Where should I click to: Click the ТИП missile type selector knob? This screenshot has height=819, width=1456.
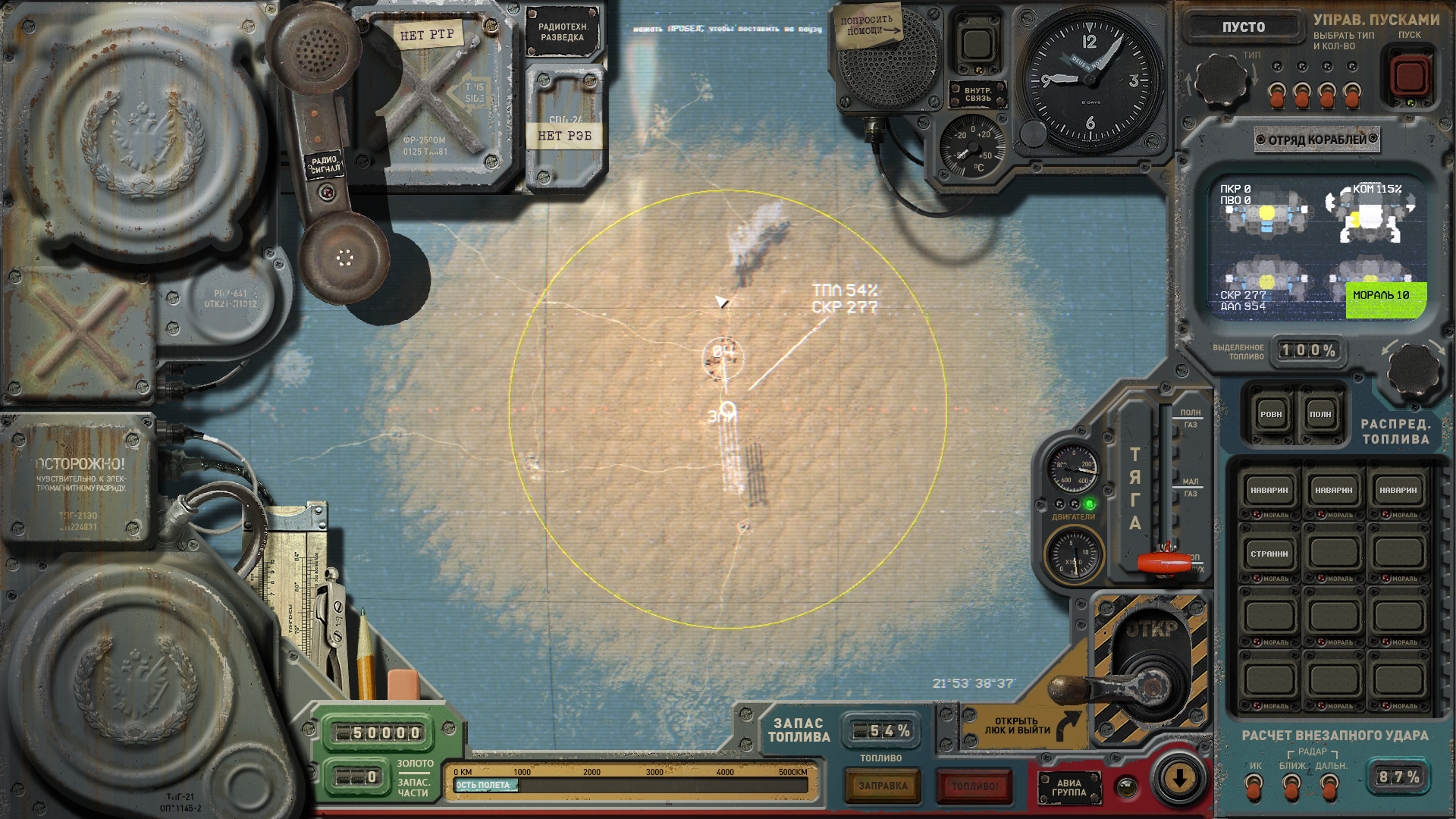1220,80
